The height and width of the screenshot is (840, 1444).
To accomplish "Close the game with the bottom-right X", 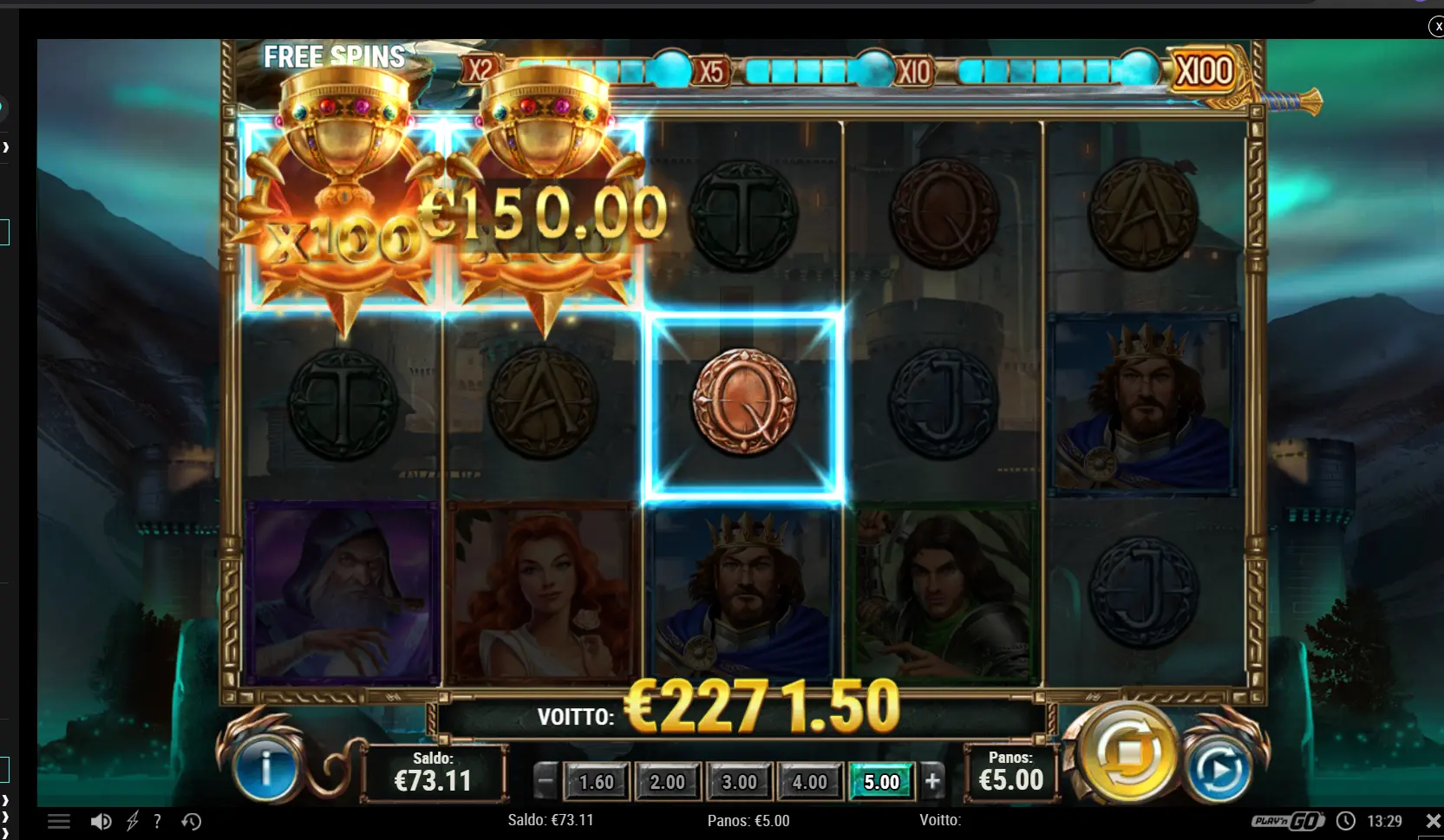I will point(1433,820).
